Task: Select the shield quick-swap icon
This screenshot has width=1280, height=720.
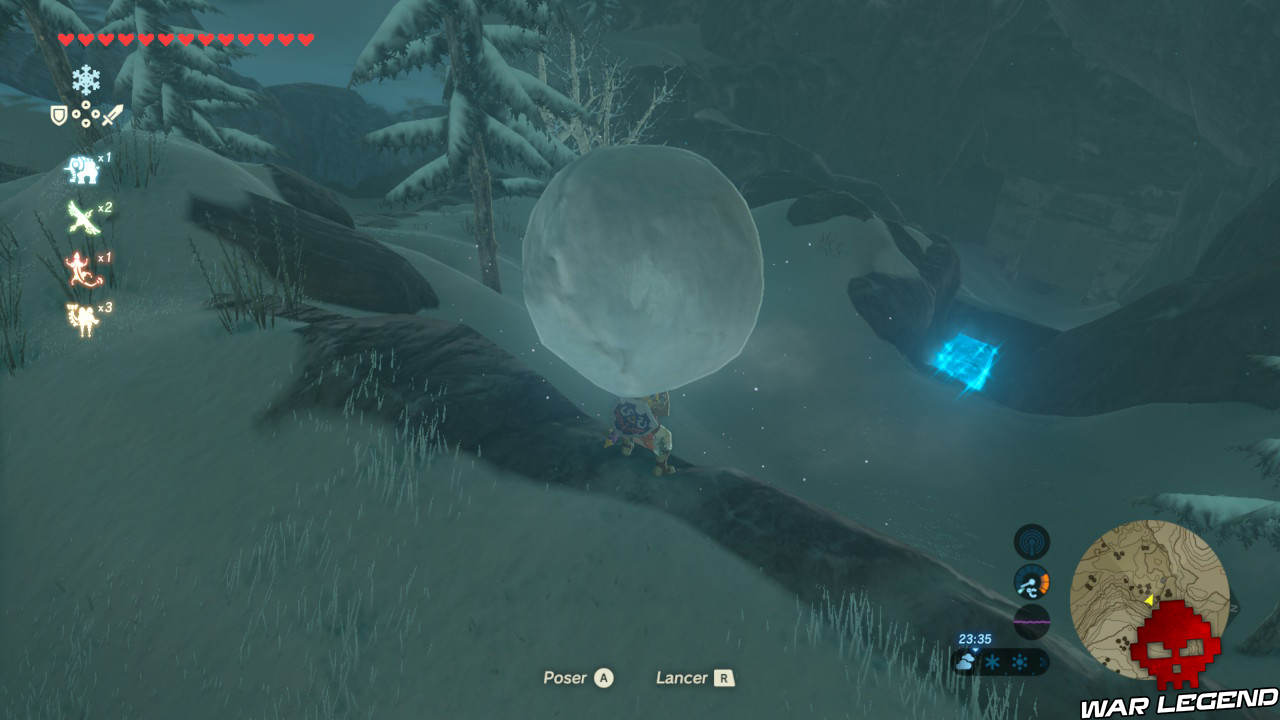Action: [x=57, y=114]
